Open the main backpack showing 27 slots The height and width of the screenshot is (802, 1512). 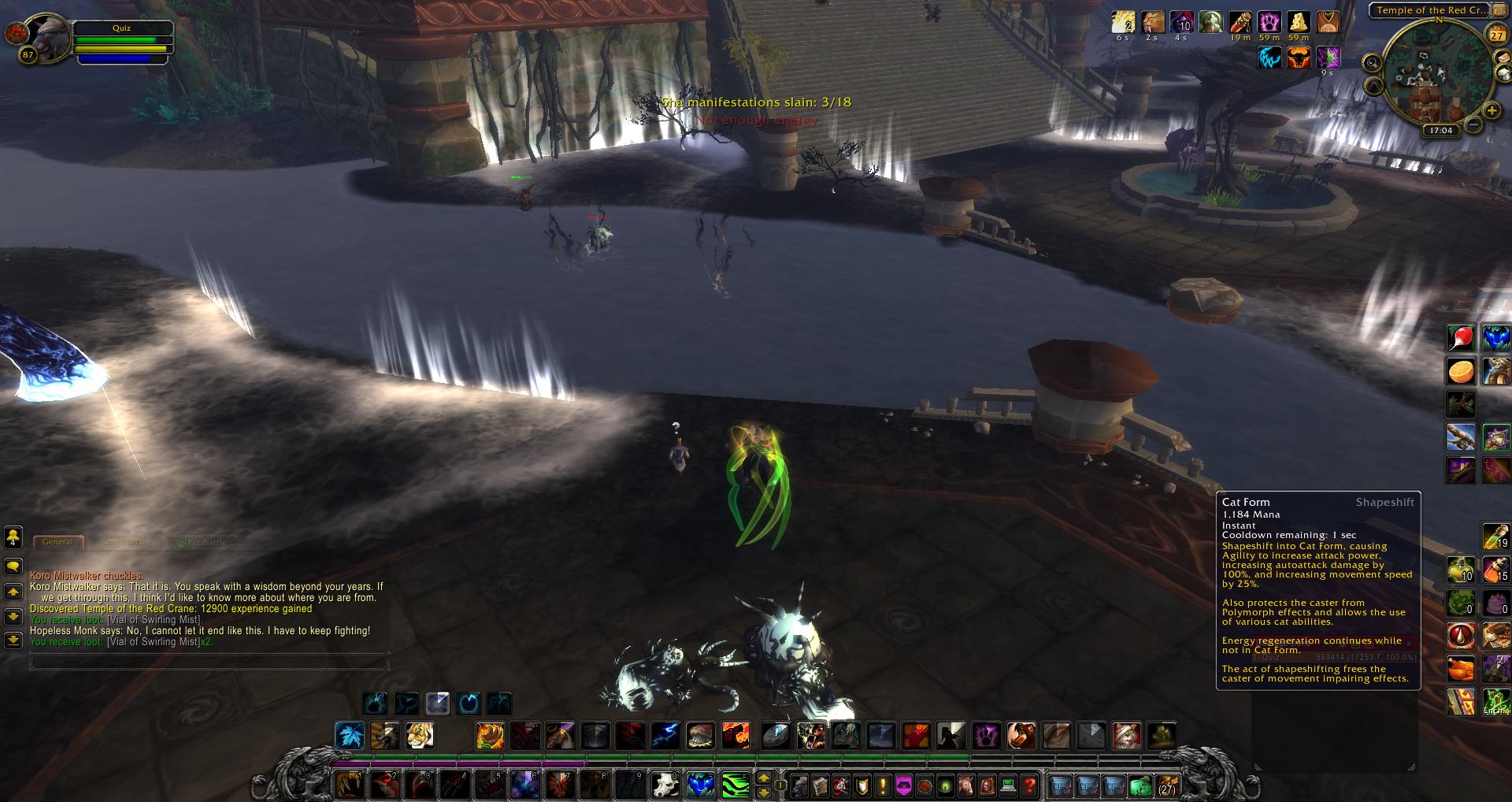point(1166,785)
